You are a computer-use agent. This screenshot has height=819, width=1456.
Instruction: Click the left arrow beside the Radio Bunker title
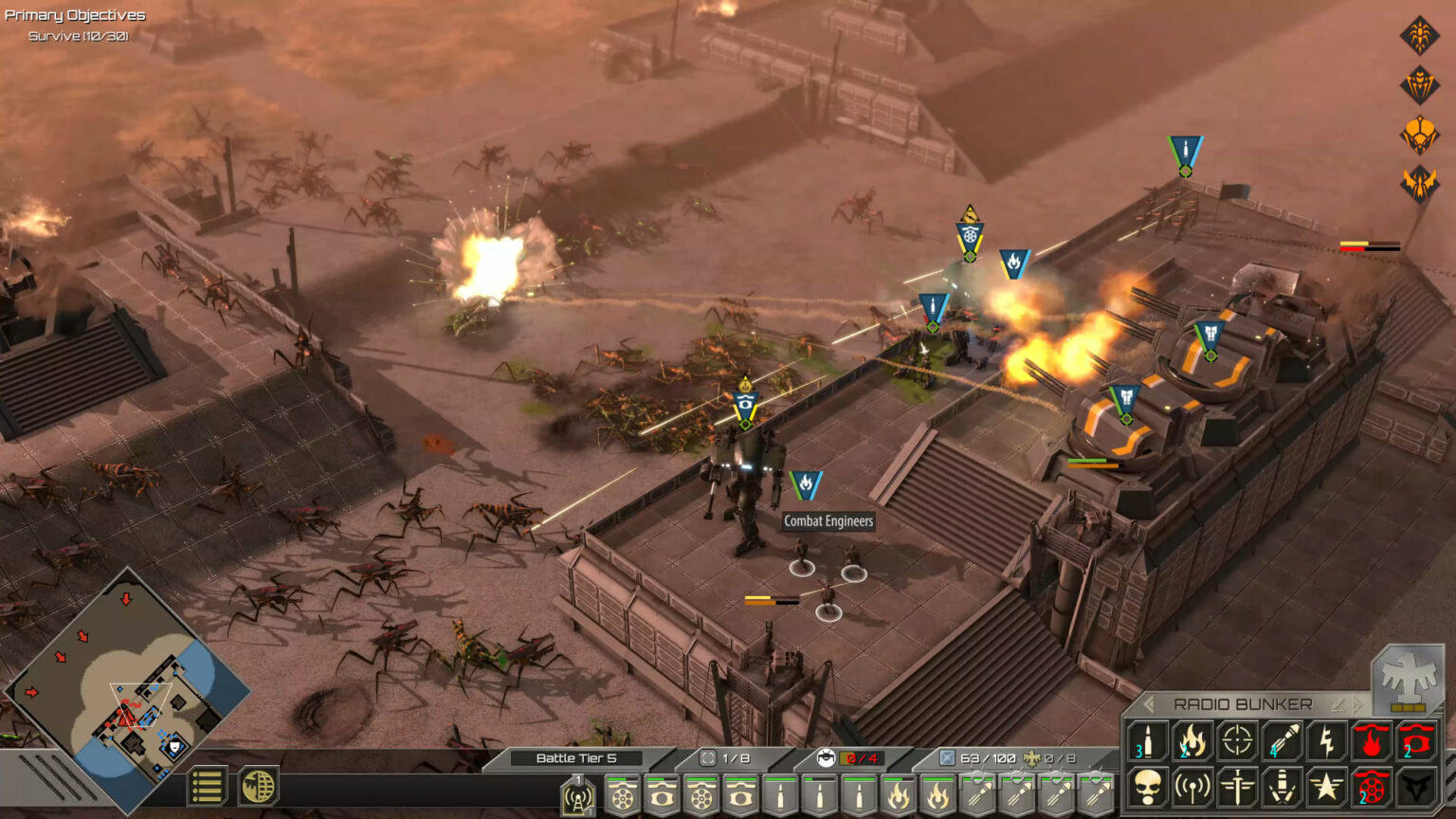[x=1149, y=703]
